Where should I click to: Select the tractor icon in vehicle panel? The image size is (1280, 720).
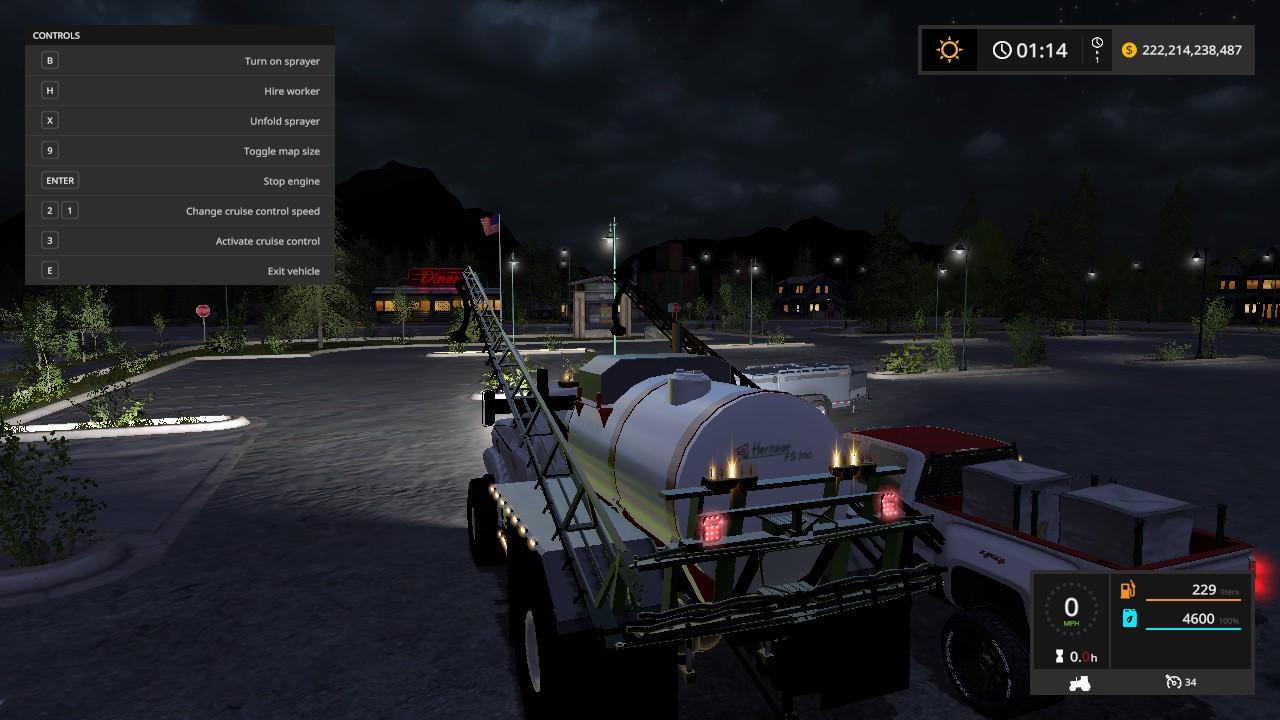(x=1080, y=683)
